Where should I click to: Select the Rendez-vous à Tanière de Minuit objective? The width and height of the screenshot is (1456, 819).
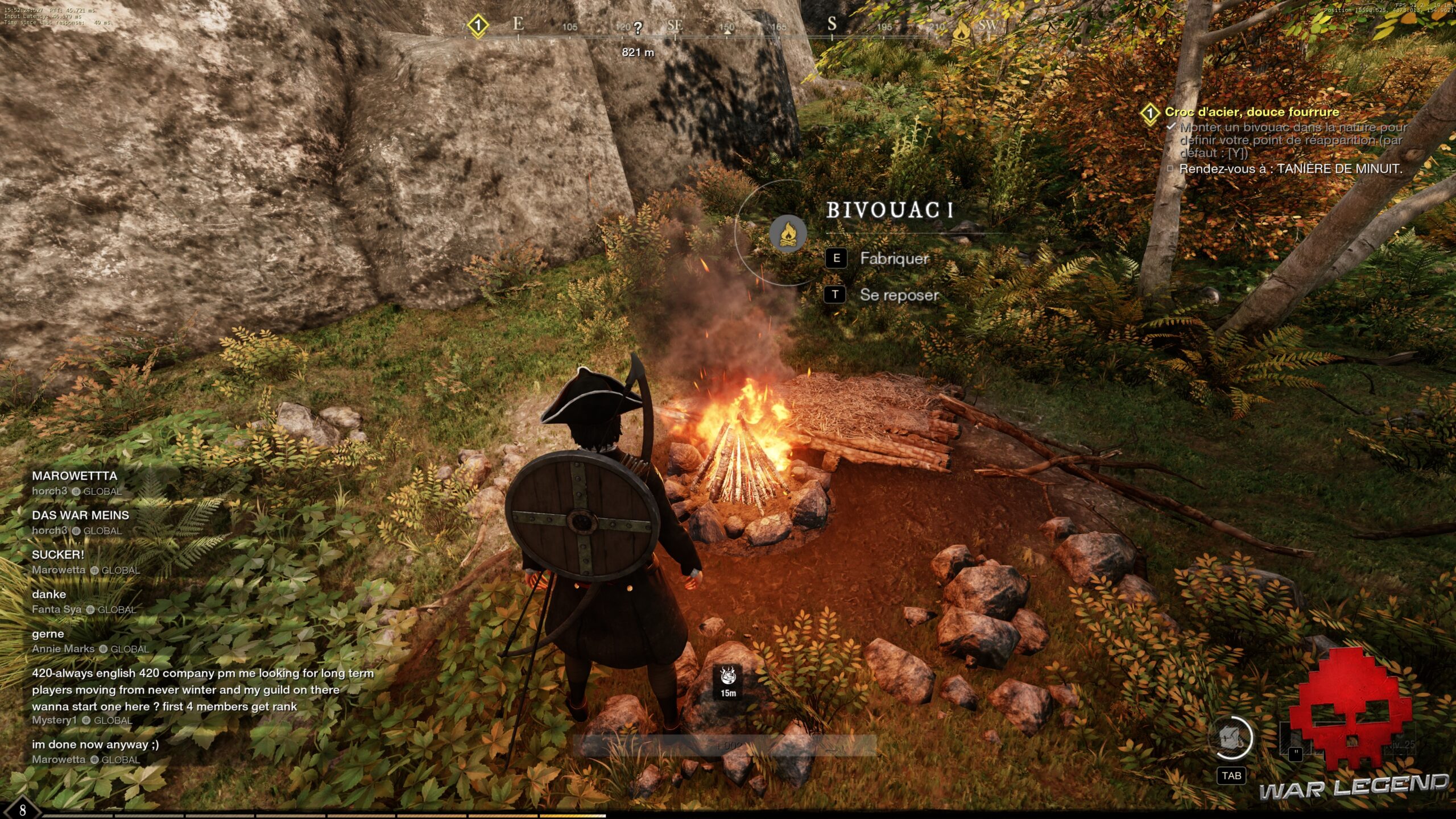[x=1290, y=169]
